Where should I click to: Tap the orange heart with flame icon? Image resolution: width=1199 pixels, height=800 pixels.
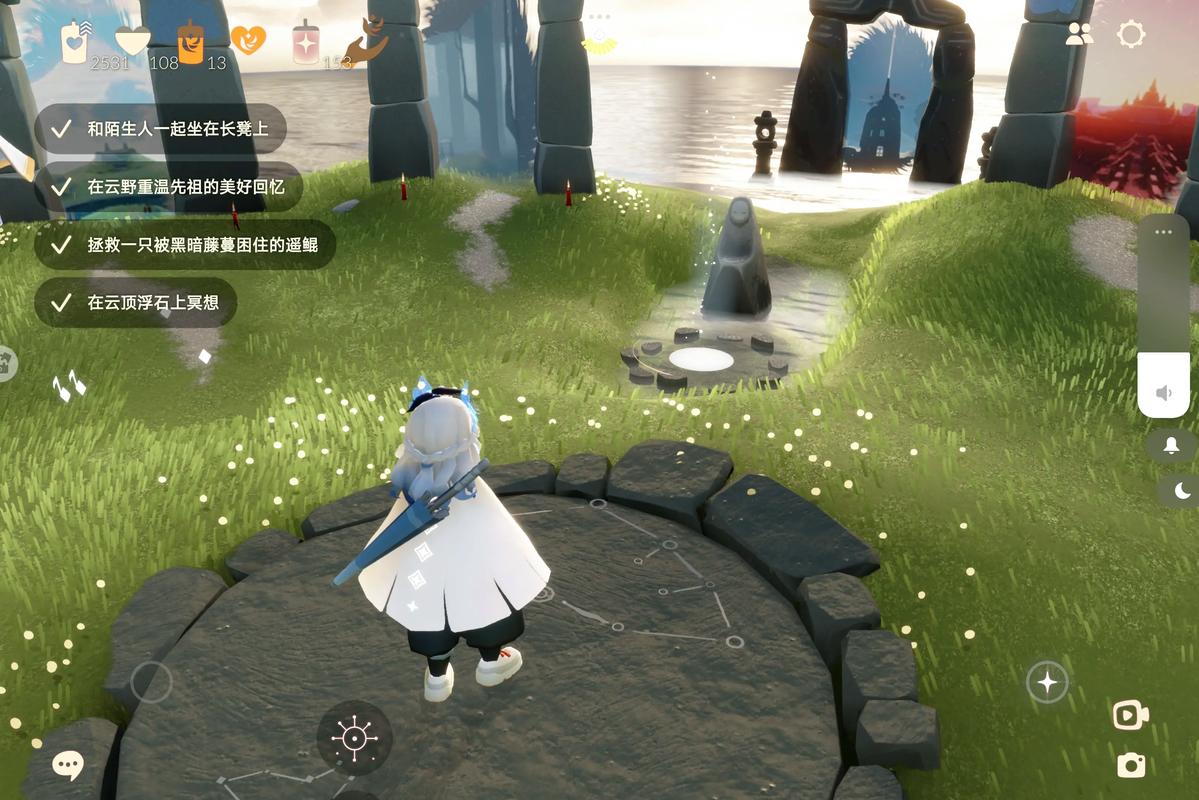(x=248, y=39)
